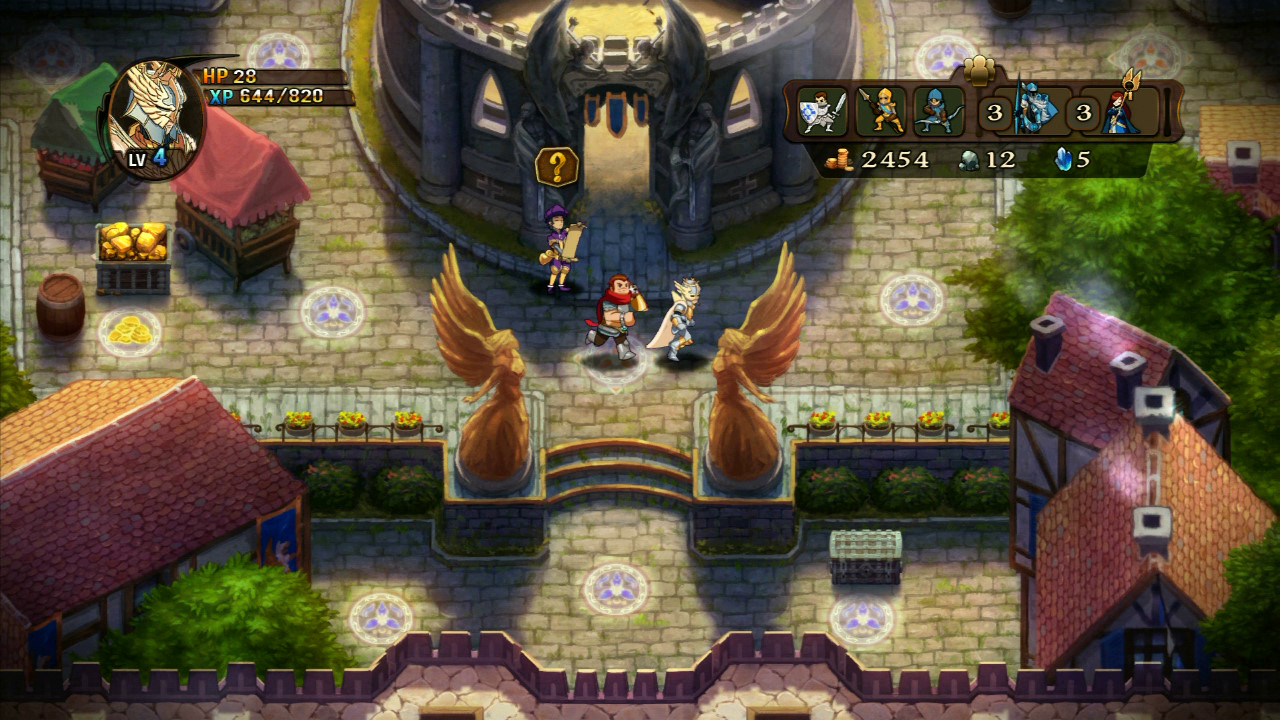Open the army group icon above party bar
Screen dimensions: 1280x720
[980, 70]
